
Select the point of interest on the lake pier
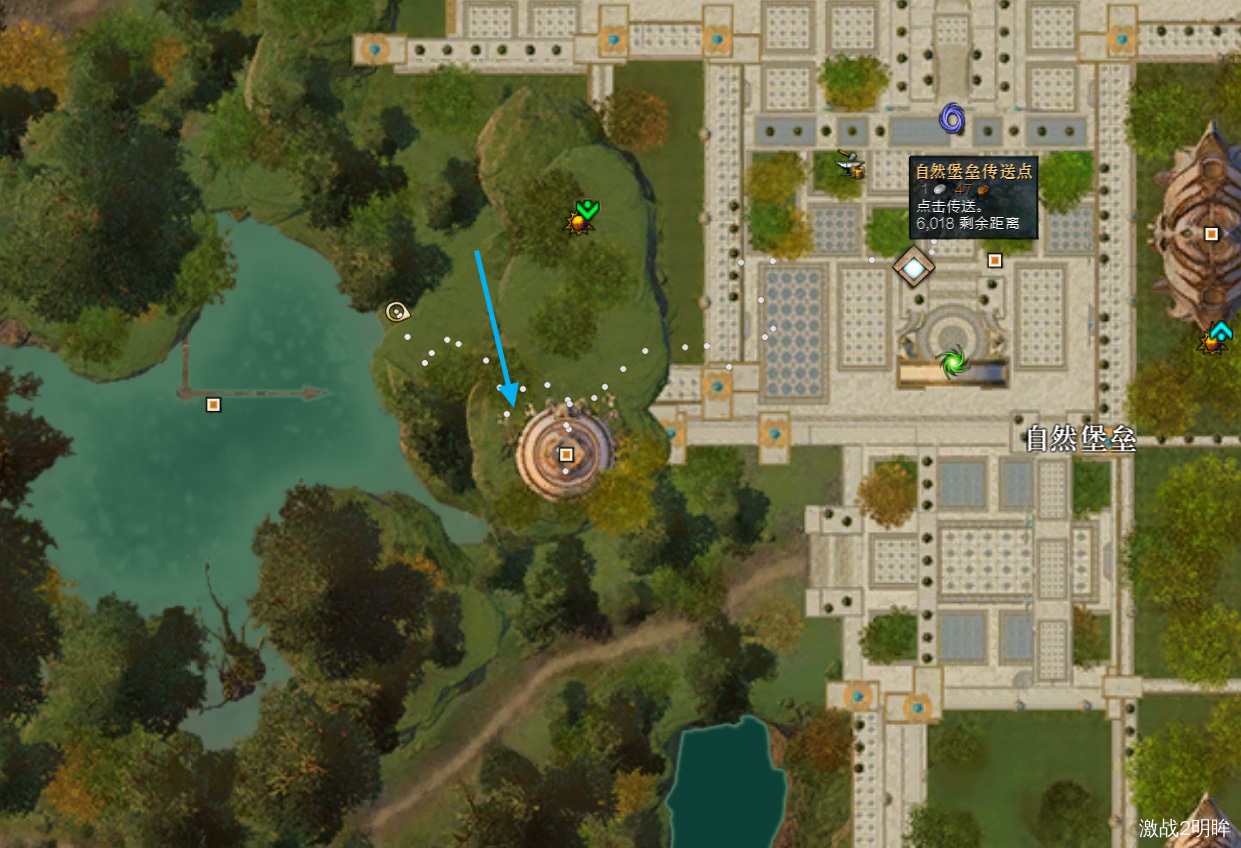coord(212,404)
